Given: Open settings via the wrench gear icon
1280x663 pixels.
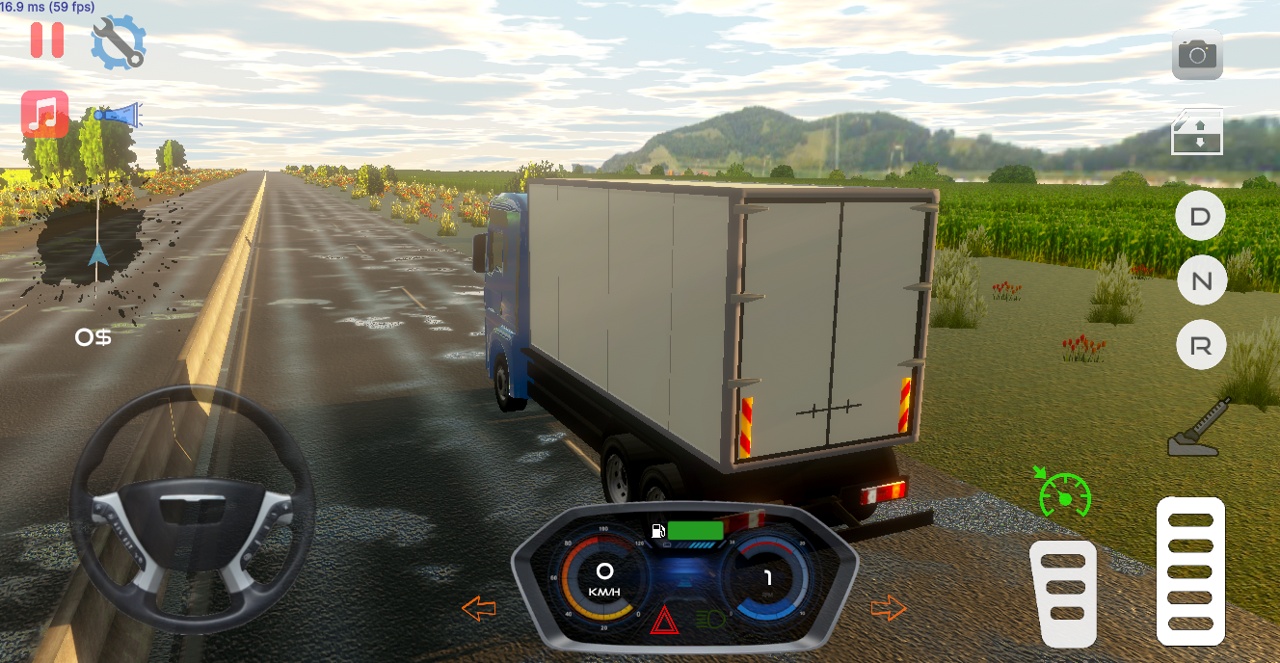Looking at the screenshot, I should [x=119, y=42].
